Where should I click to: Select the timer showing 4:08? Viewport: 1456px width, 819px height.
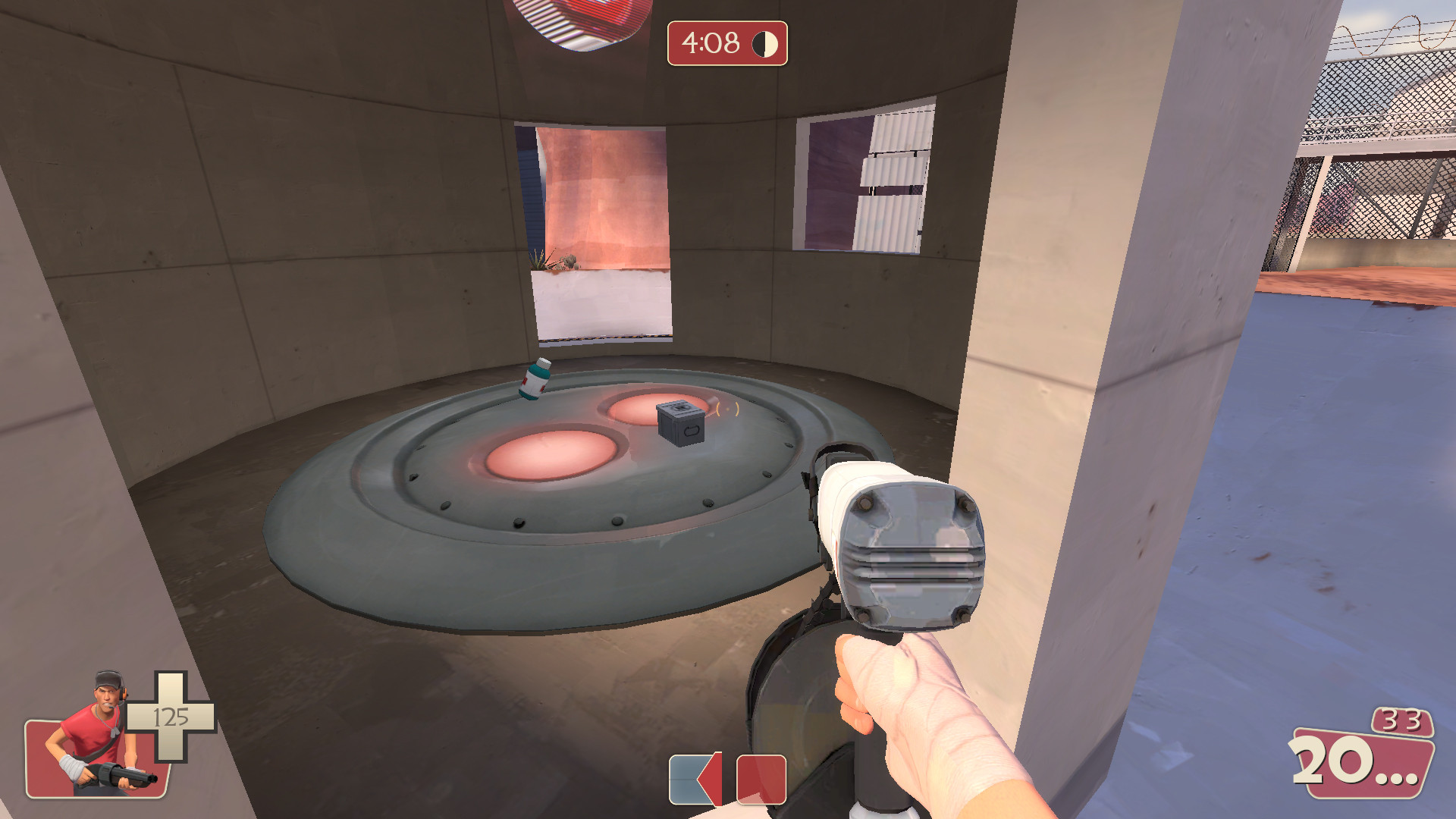pyautogui.click(x=709, y=44)
